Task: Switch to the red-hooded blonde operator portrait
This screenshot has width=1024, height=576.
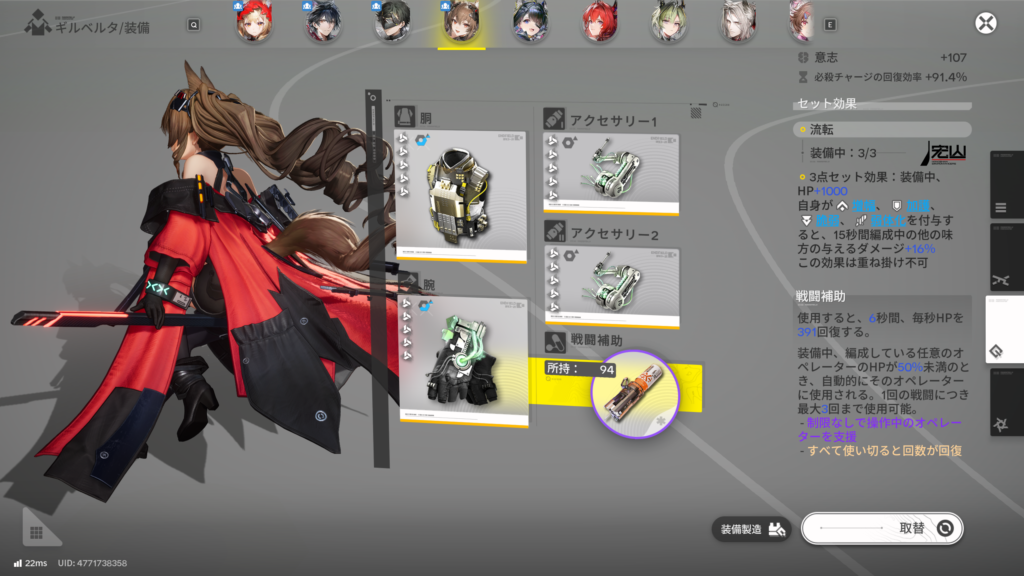Action: point(255,24)
